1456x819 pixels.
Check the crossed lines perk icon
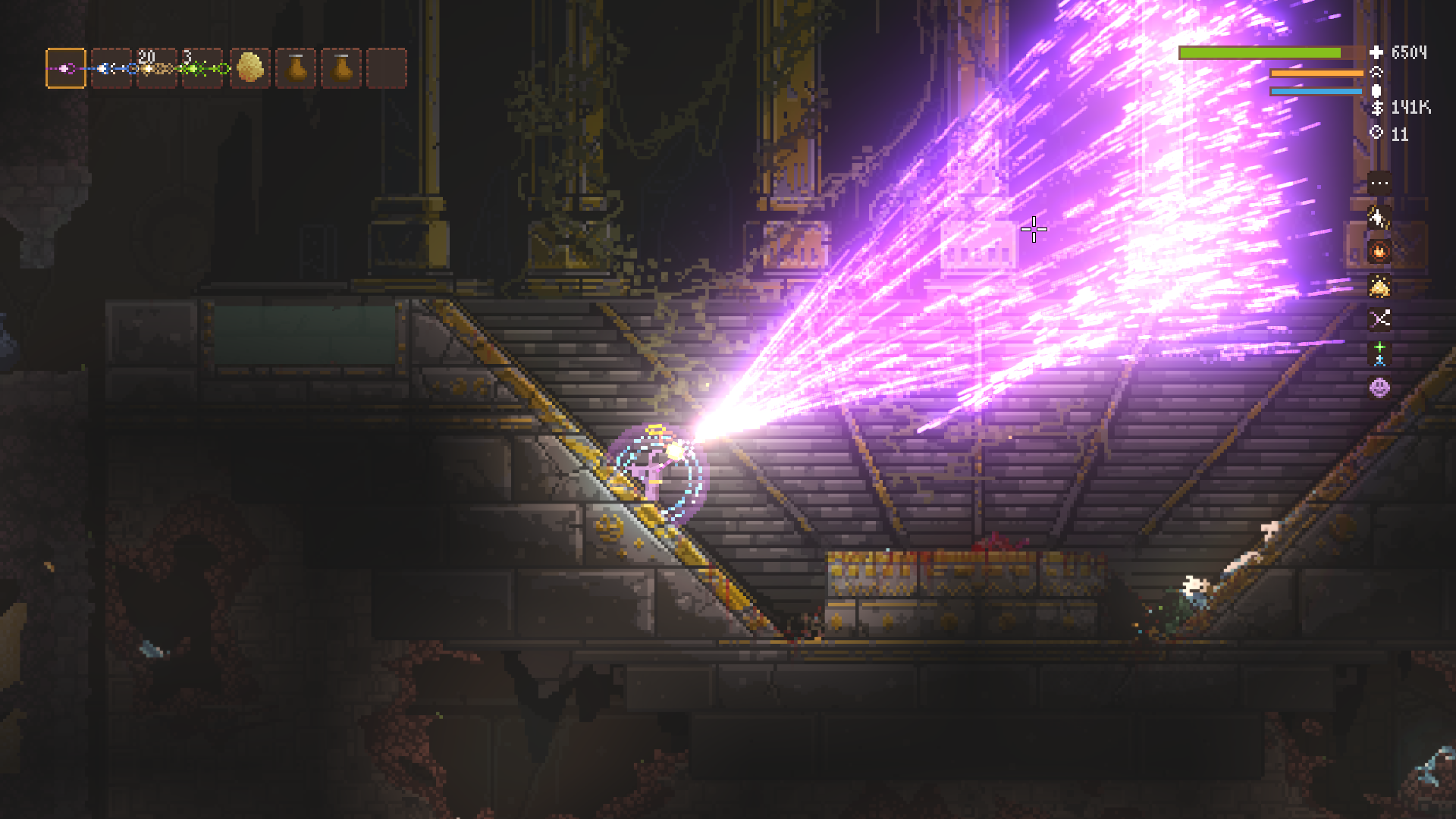tap(1379, 319)
